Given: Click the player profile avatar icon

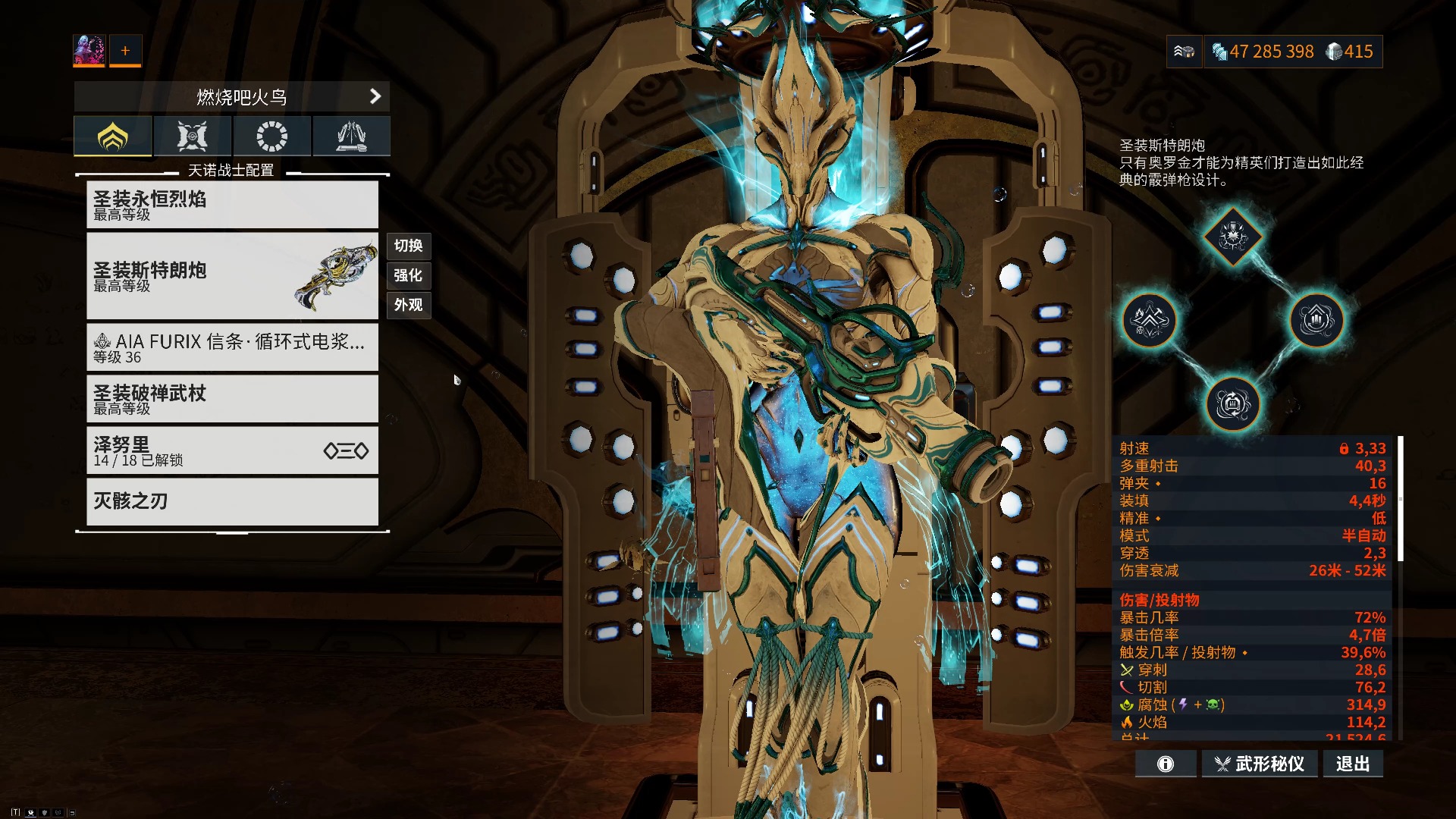Looking at the screenshot, I should point(89,50).
